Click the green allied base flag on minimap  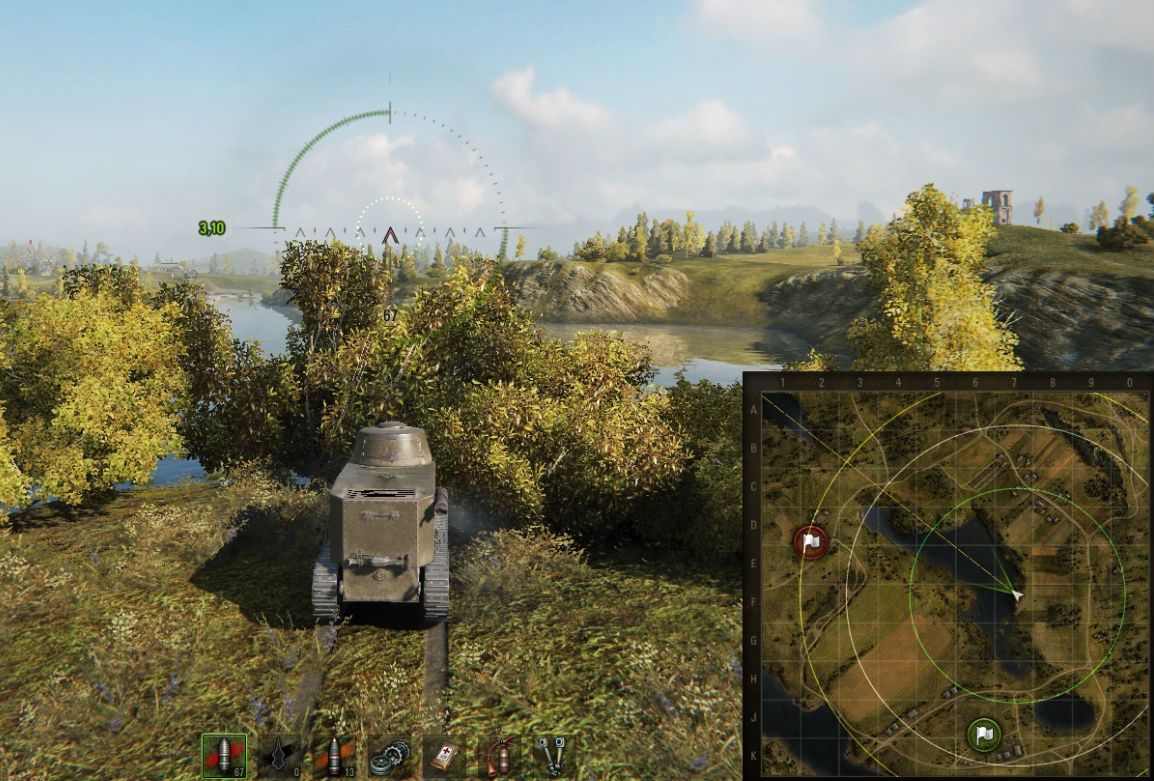pyautogui.click(x=984, y=735)
